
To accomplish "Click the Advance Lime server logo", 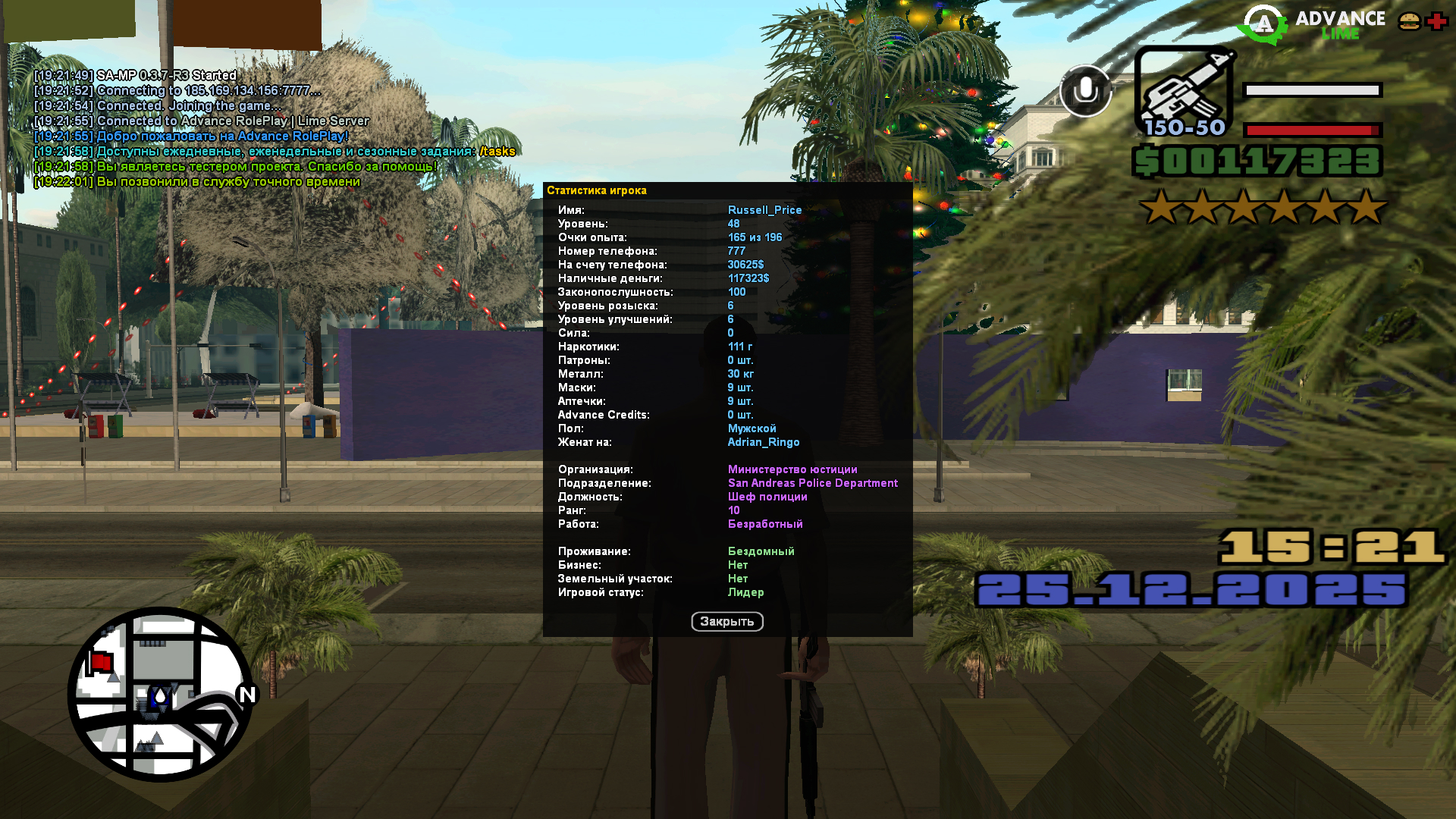I will [1313, 24].
